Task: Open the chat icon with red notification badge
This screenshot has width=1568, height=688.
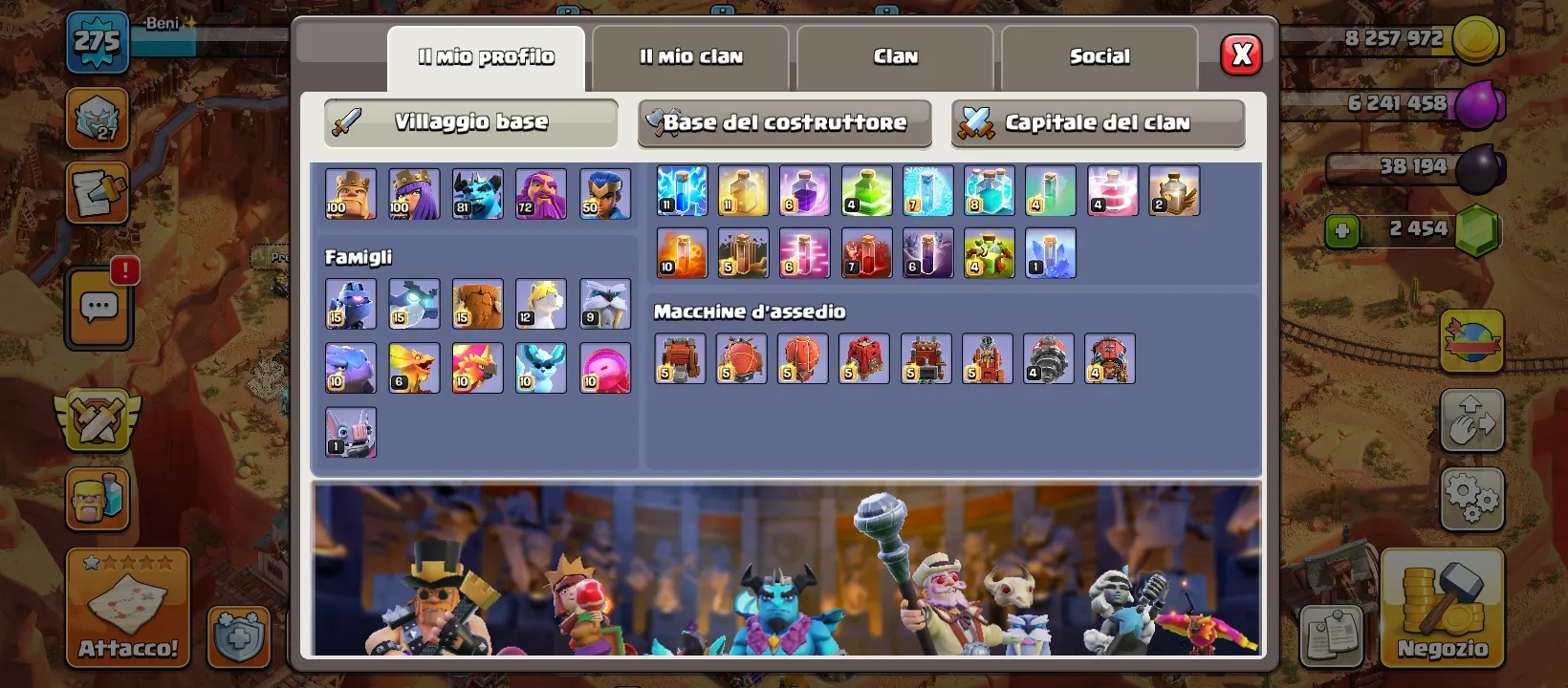Action: (x=98, y=307)
